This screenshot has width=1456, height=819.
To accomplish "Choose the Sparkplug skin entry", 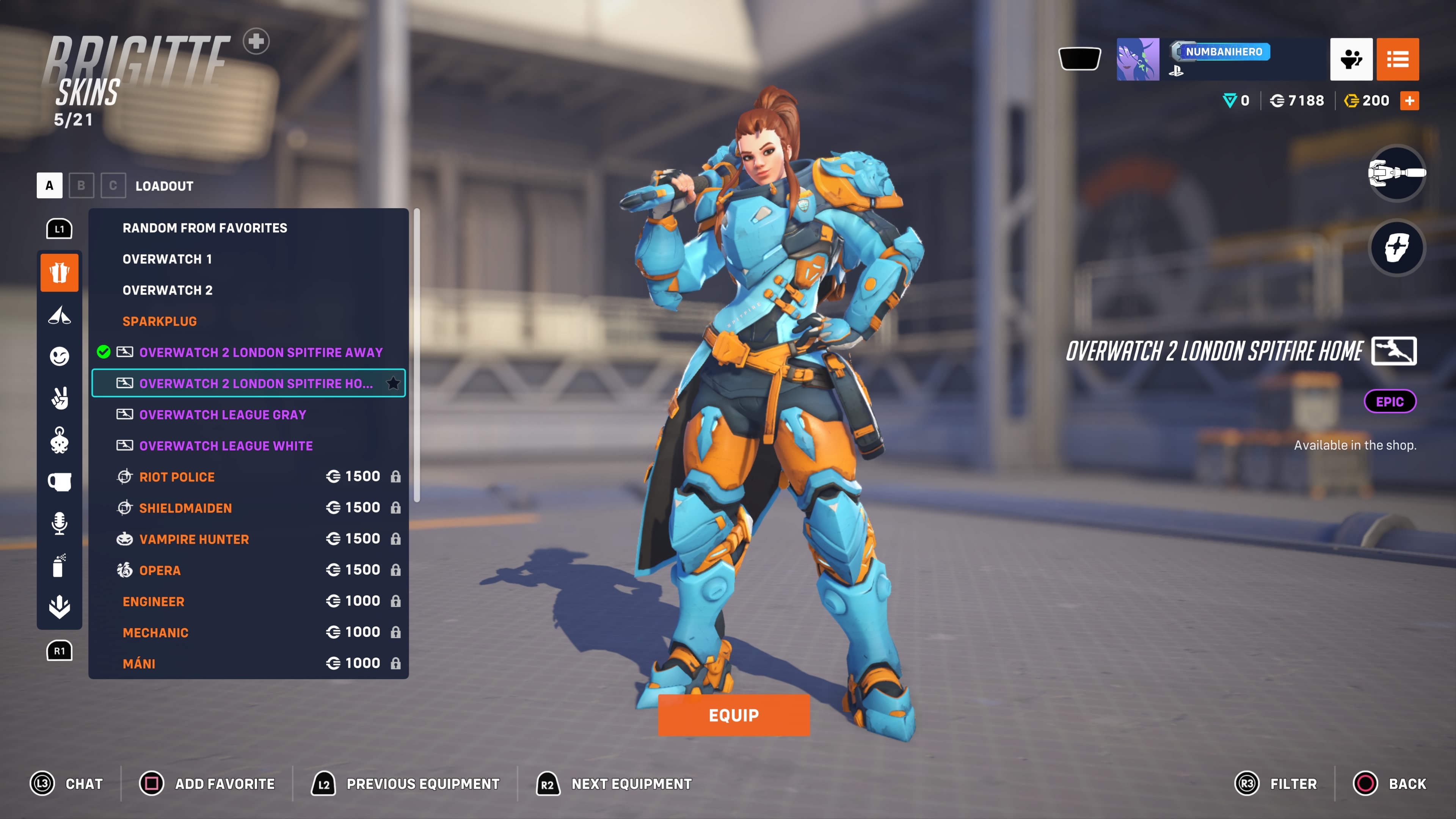I will [159, 321].
